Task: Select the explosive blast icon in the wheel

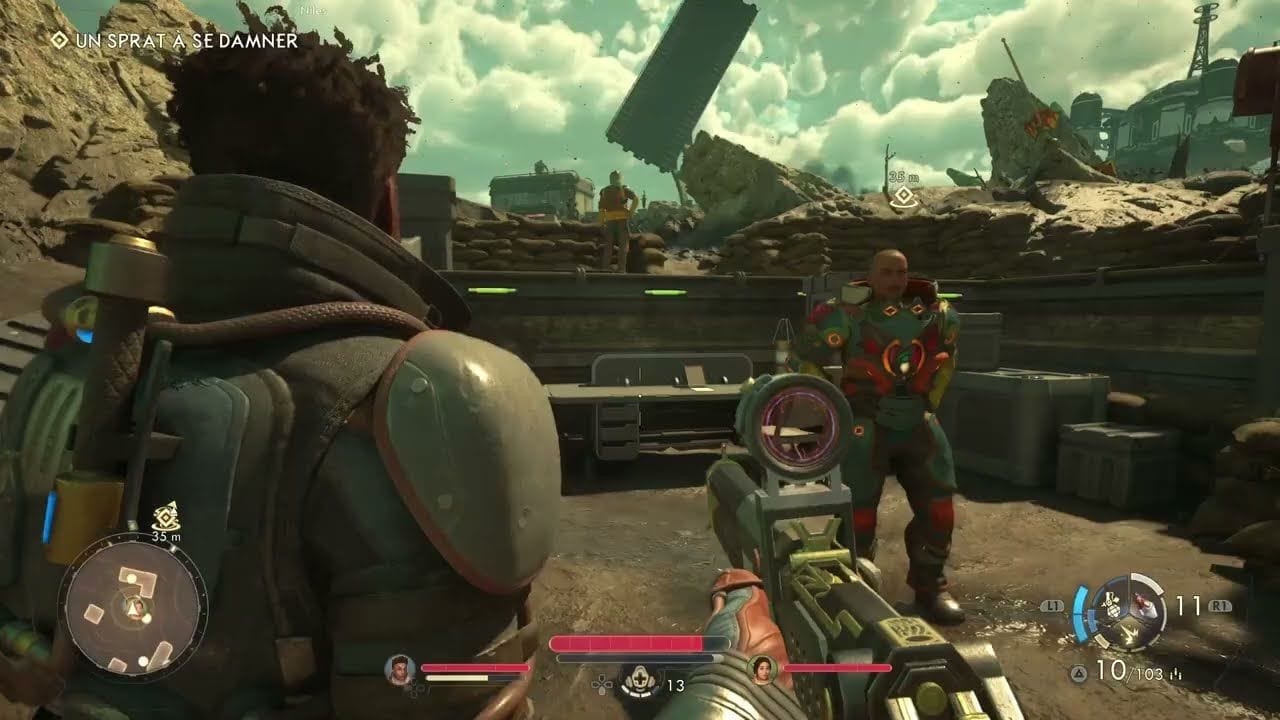Action: click(1130, 632)
